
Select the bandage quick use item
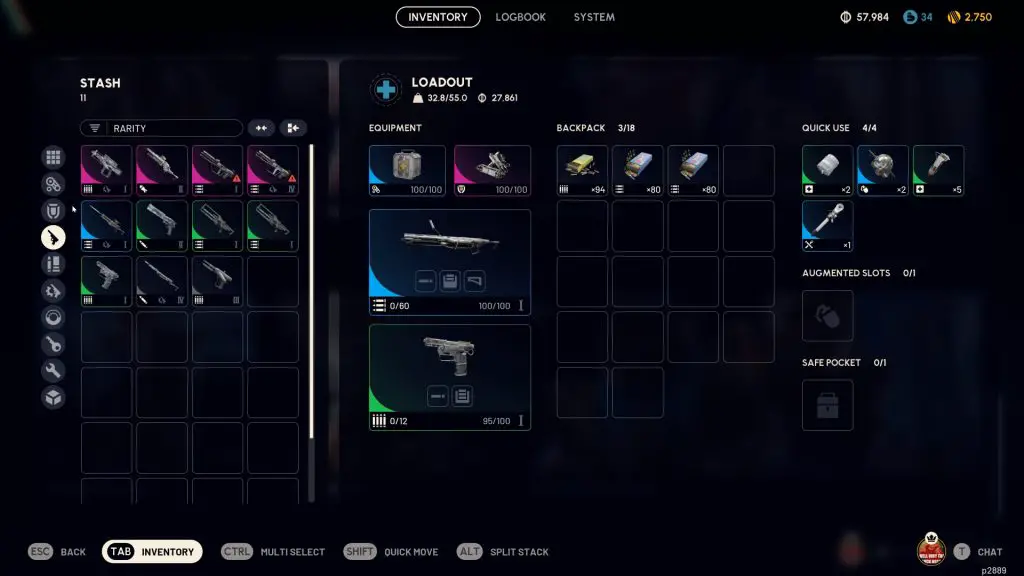point(827,171)
